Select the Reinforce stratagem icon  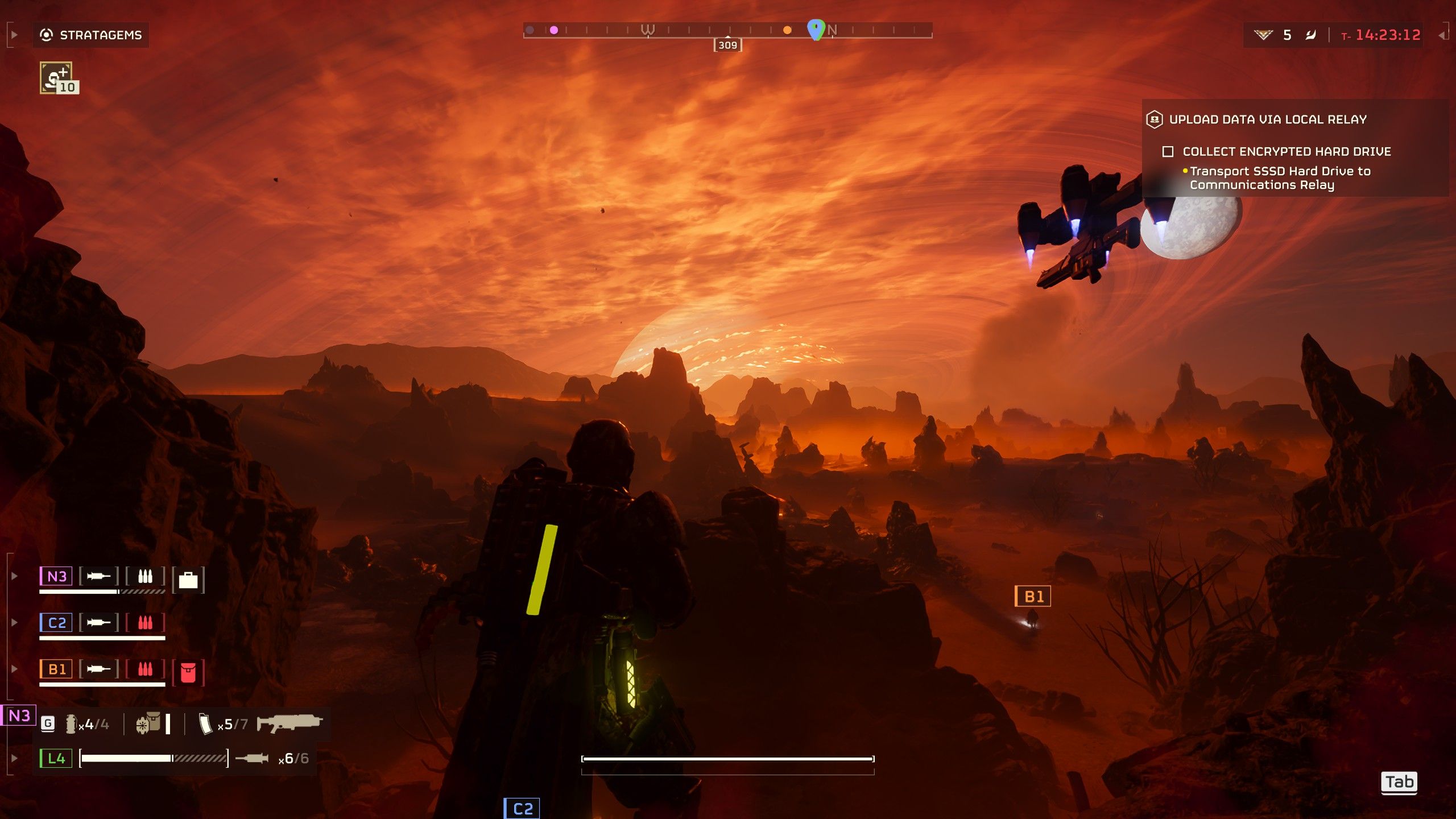pyautogui.click(x=56, y=77)
